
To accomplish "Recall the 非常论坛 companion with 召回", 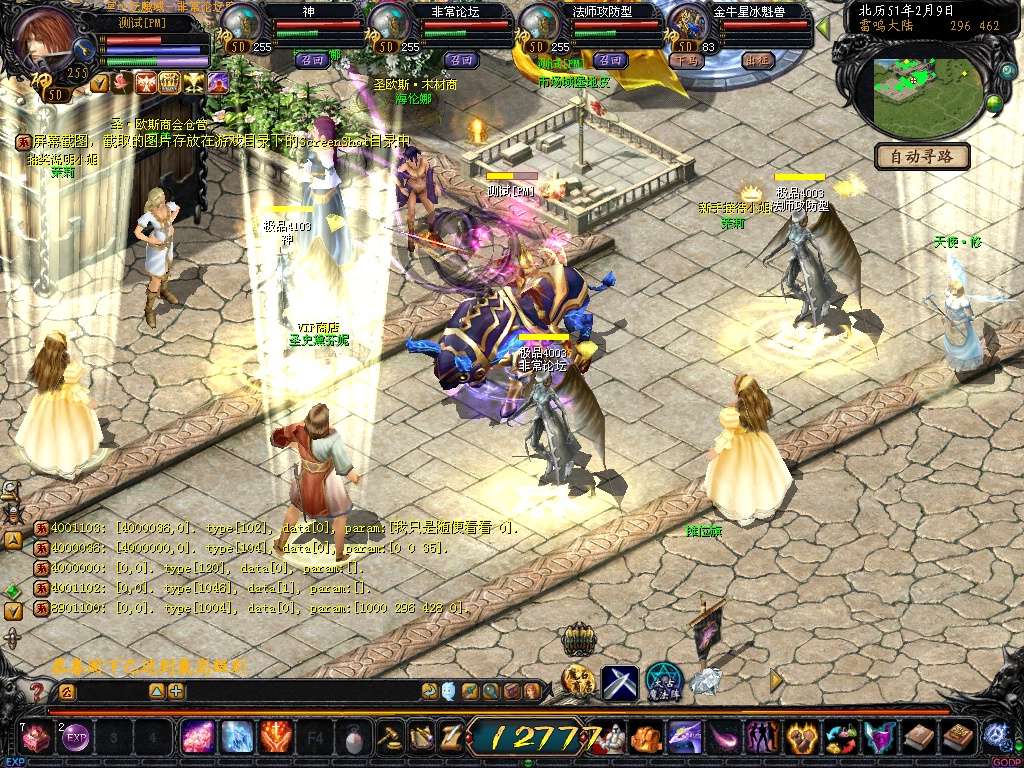I will 460,60.
